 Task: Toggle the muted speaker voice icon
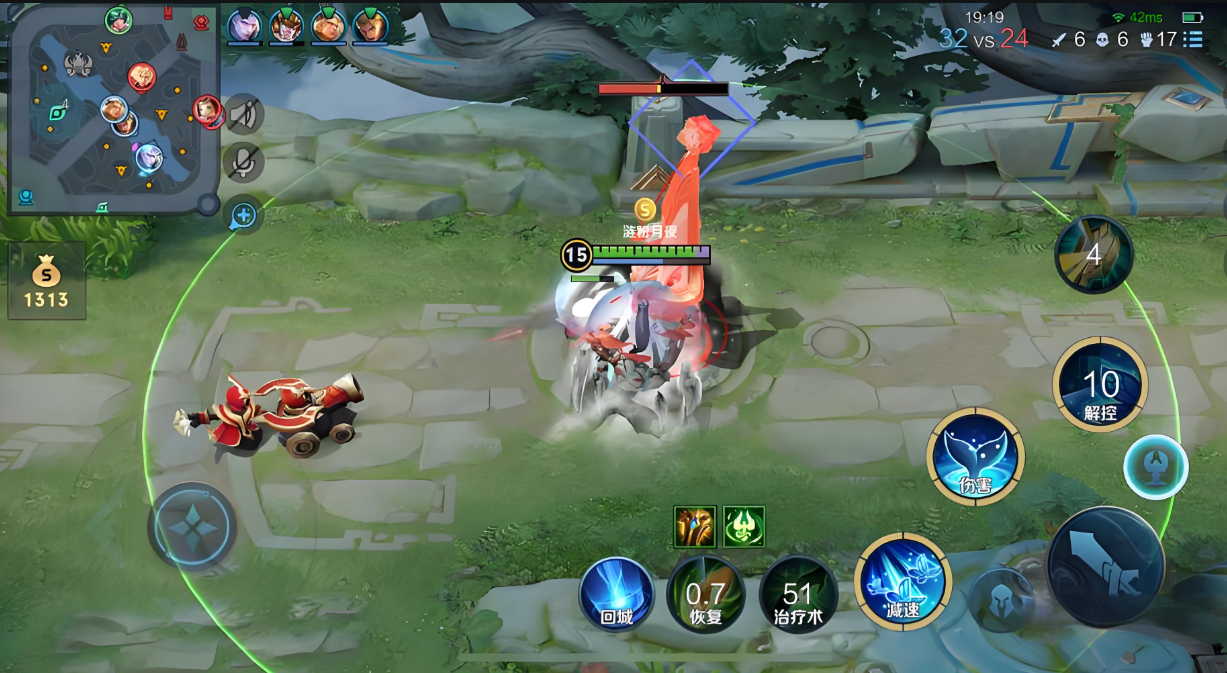tap(243, 115)
